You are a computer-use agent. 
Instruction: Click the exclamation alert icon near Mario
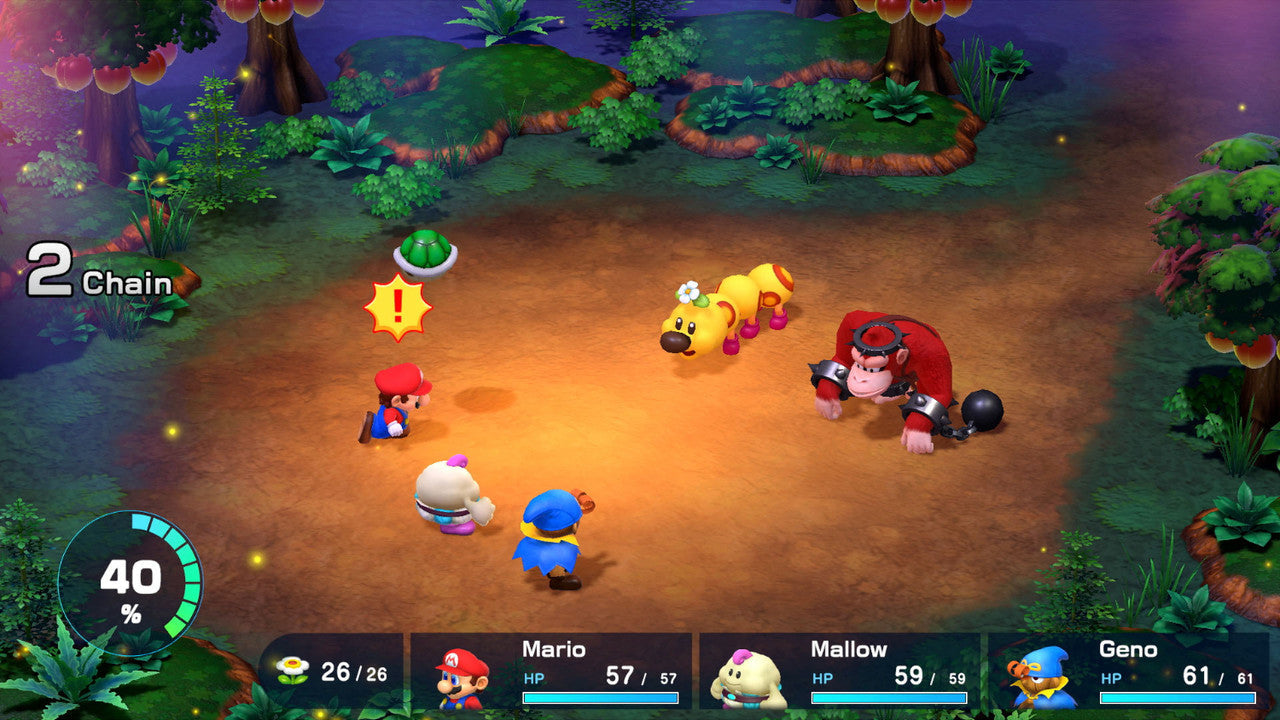coord(397,305)
